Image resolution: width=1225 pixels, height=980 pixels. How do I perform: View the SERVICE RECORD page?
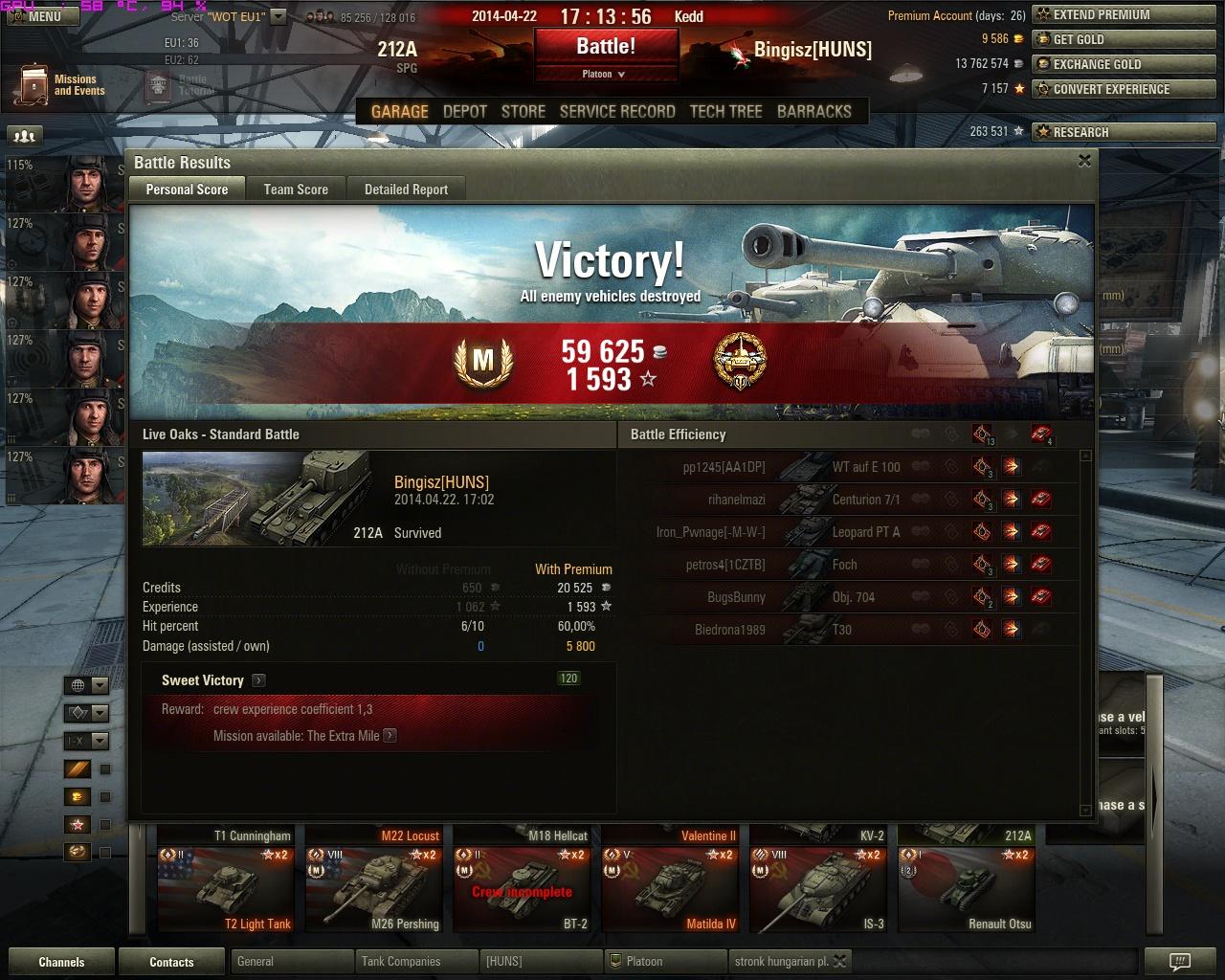(617, 111)
